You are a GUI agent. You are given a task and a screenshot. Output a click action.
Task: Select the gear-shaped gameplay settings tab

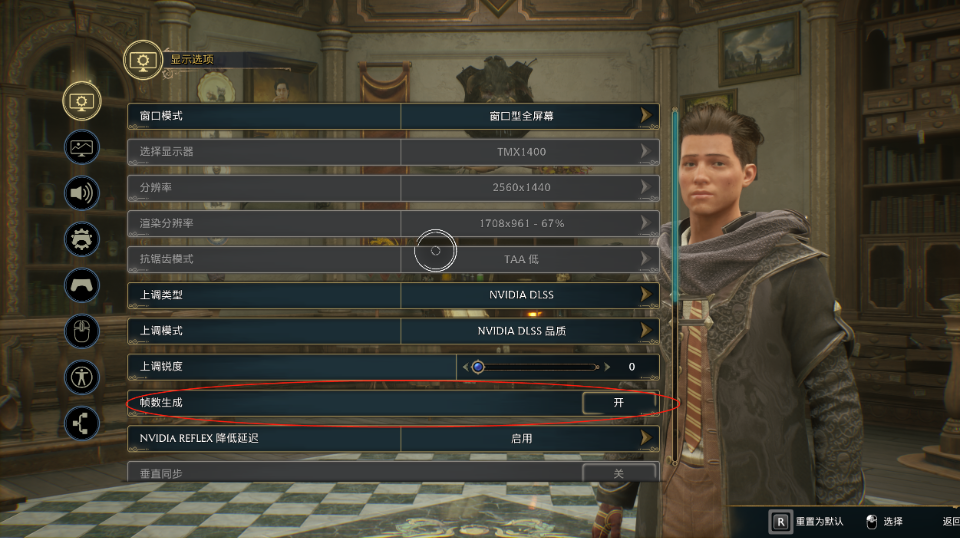coord(82,239)
